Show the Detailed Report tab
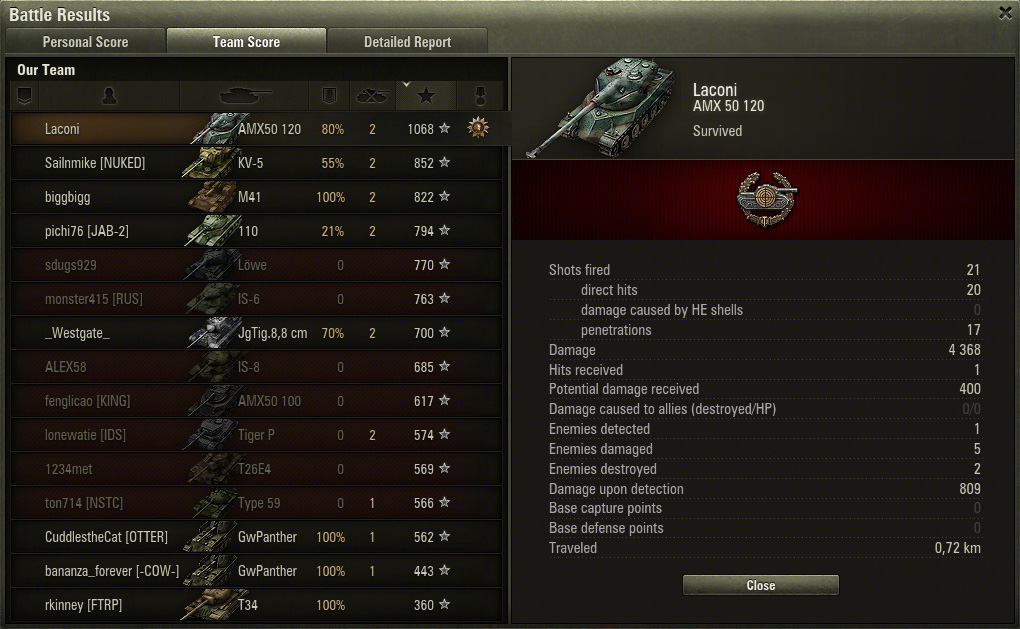Viewport: 1020px width, 629px height. pyautogui.click(x=407, y=42)
